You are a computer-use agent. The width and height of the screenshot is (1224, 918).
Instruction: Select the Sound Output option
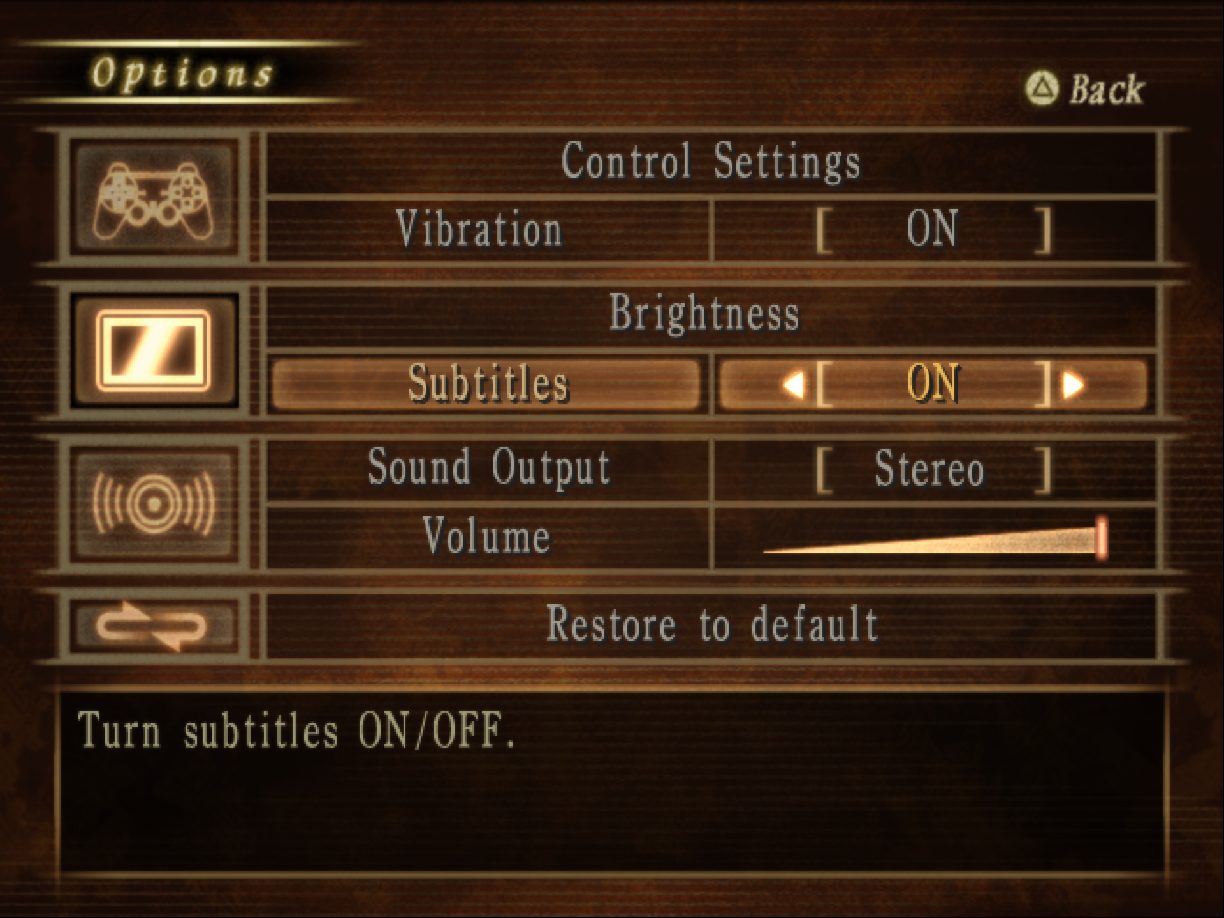tap(488, 469)
